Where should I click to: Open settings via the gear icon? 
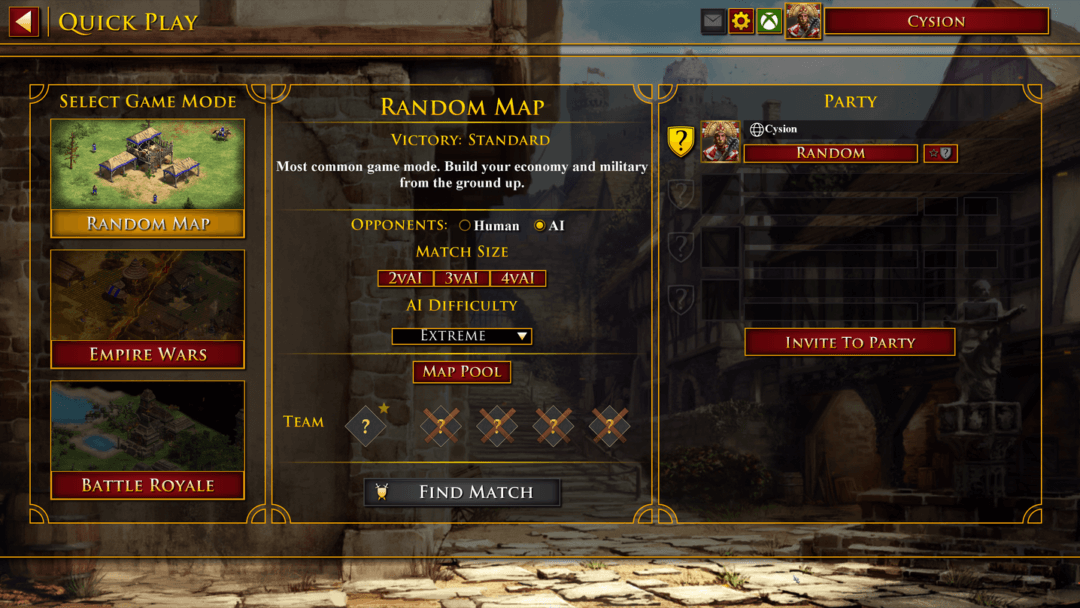click(741, 21)
